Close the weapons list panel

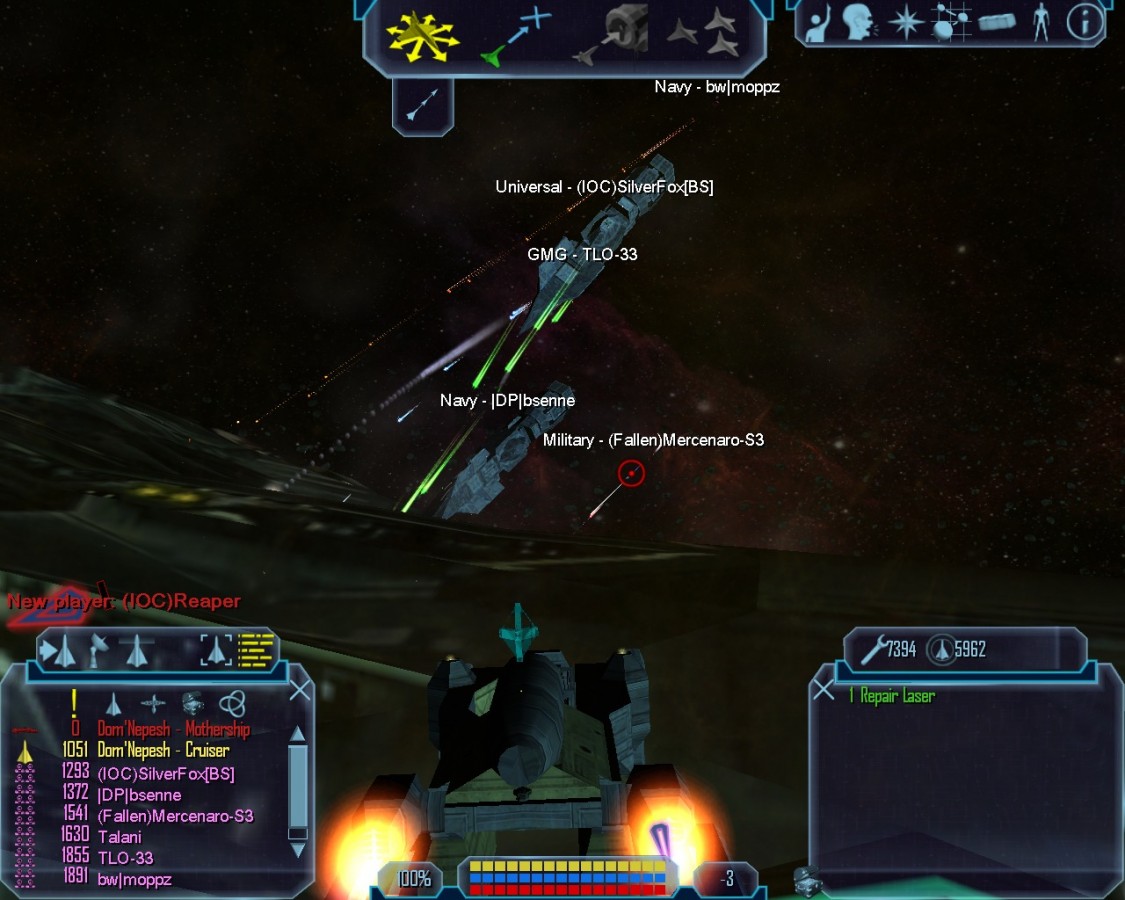pos(823,690)
